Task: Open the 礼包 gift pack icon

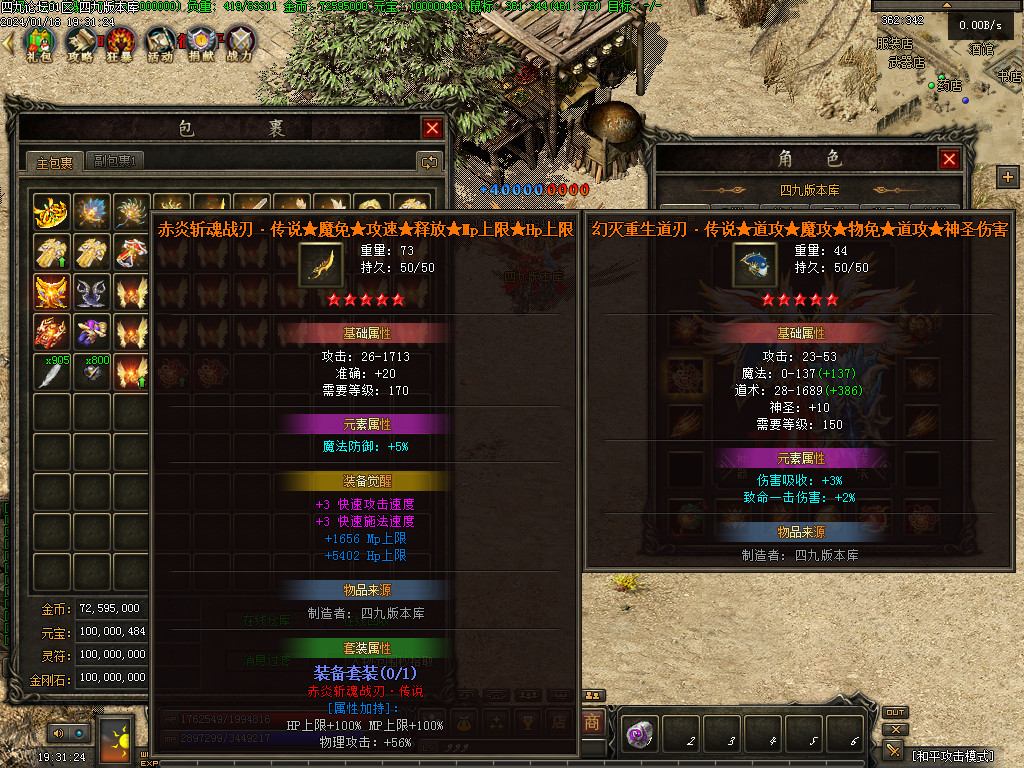Action: tap(40, 43)
